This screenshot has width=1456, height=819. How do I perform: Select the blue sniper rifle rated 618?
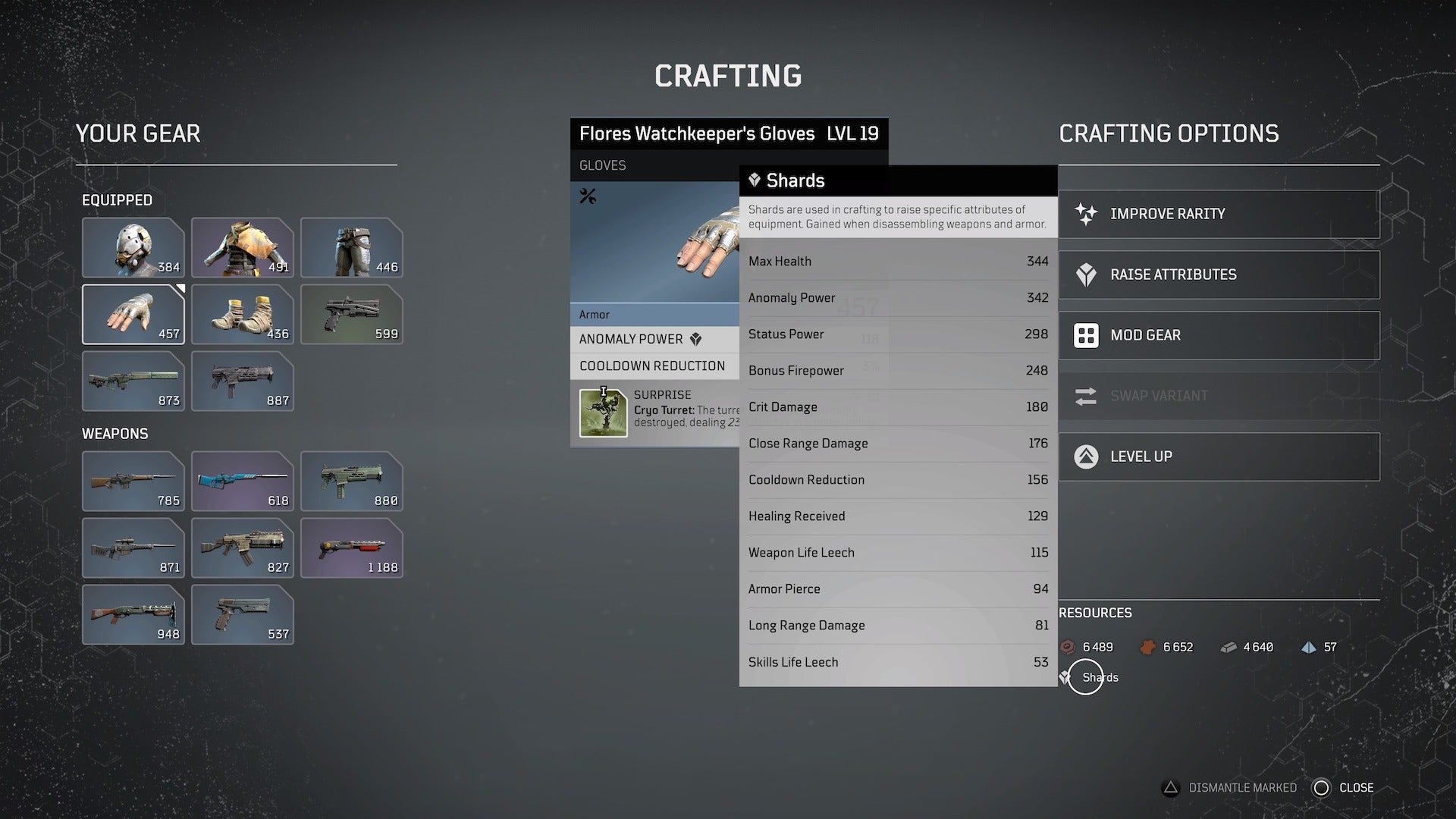242,481
